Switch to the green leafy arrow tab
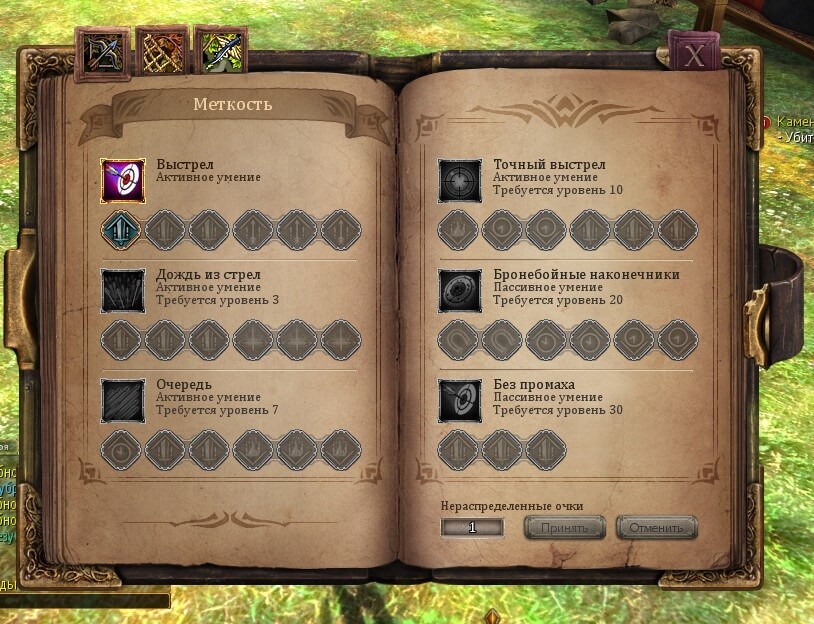 (220, 52)
